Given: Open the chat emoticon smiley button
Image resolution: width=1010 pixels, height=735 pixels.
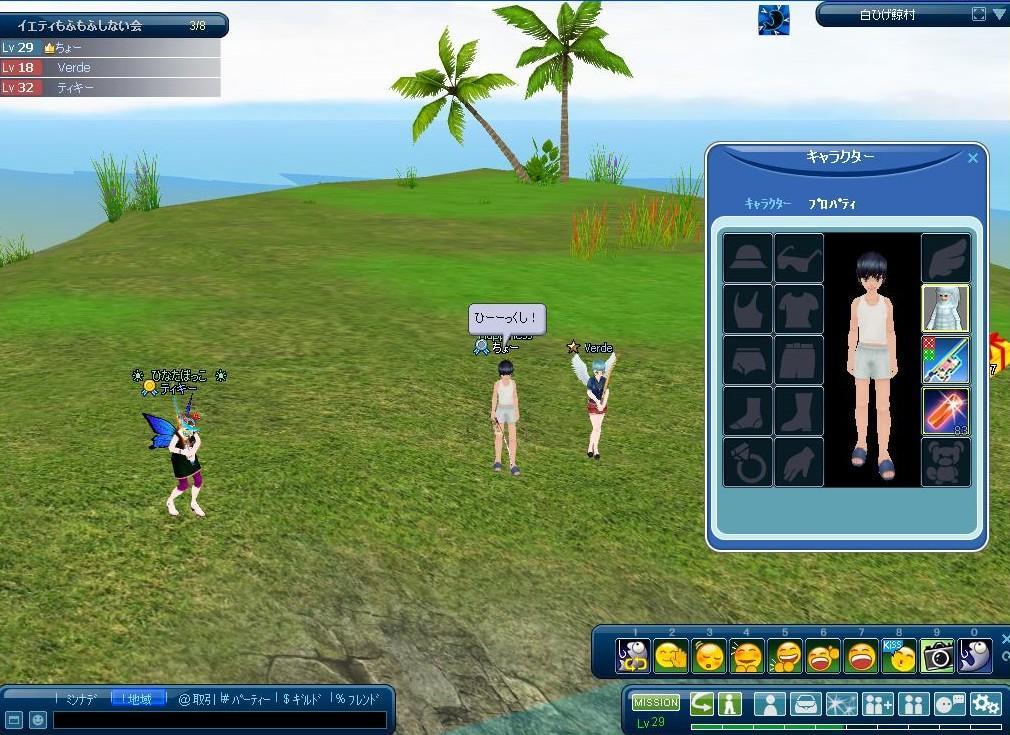Looking at the screenshot, I should pos(37,720).
